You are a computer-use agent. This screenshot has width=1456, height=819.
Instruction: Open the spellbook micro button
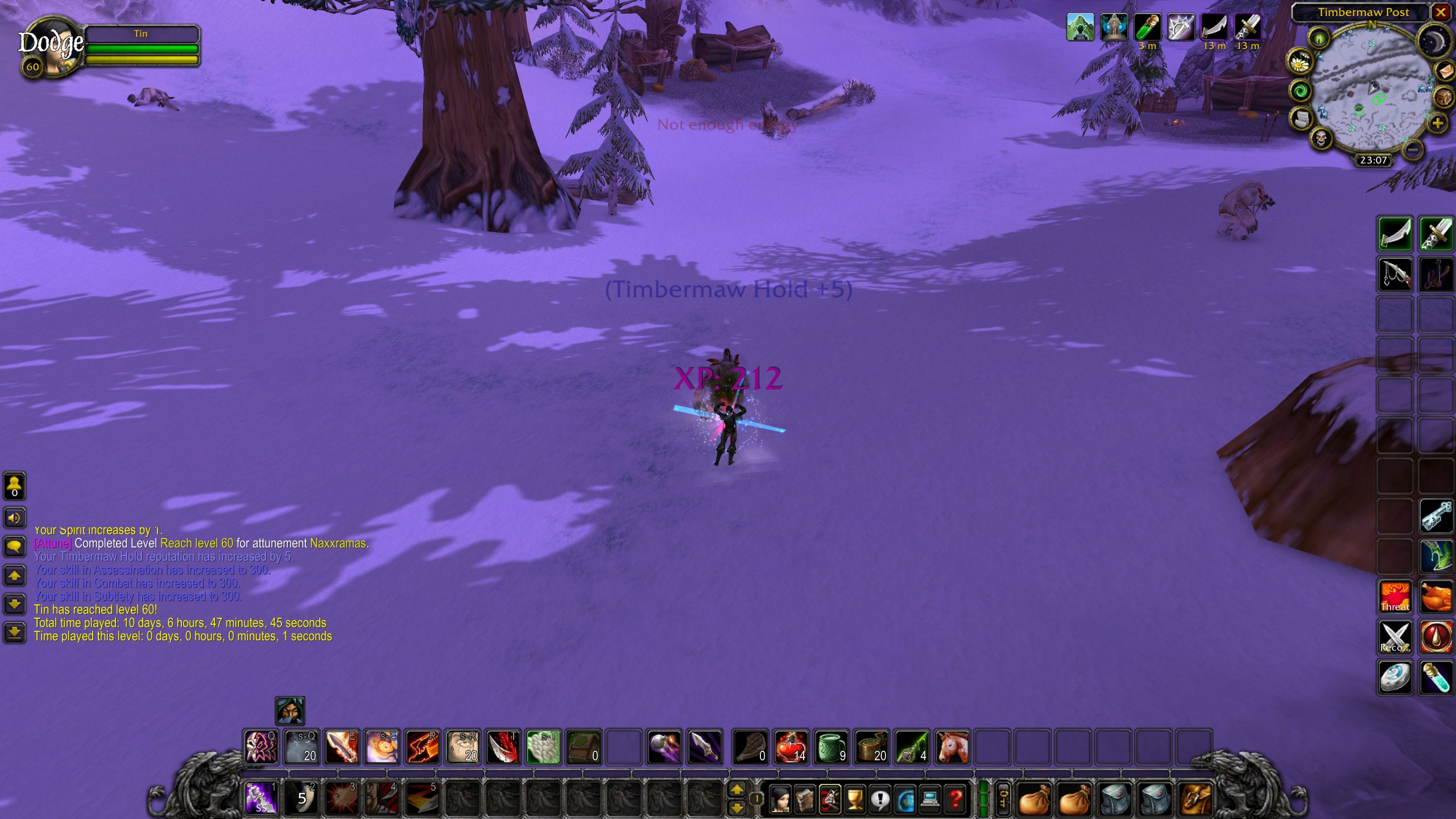(x=805, y=800)
